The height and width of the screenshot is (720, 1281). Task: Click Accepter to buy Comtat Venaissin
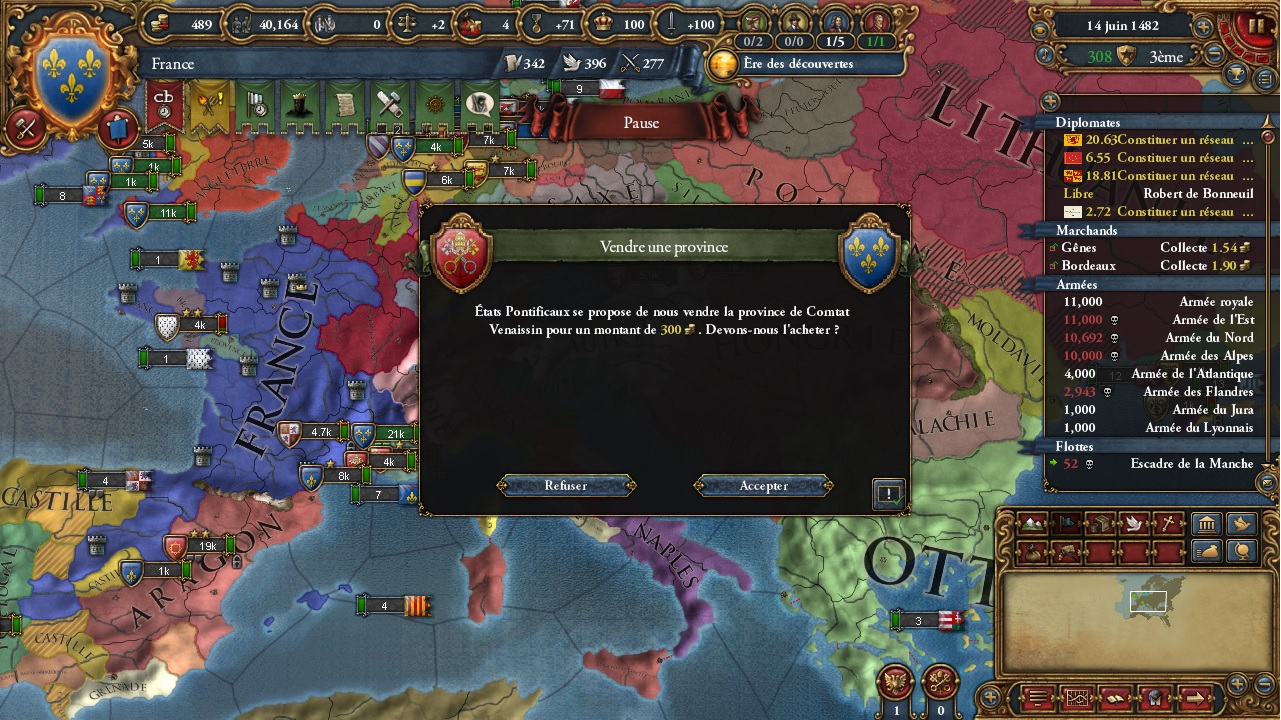click(762, 486)
